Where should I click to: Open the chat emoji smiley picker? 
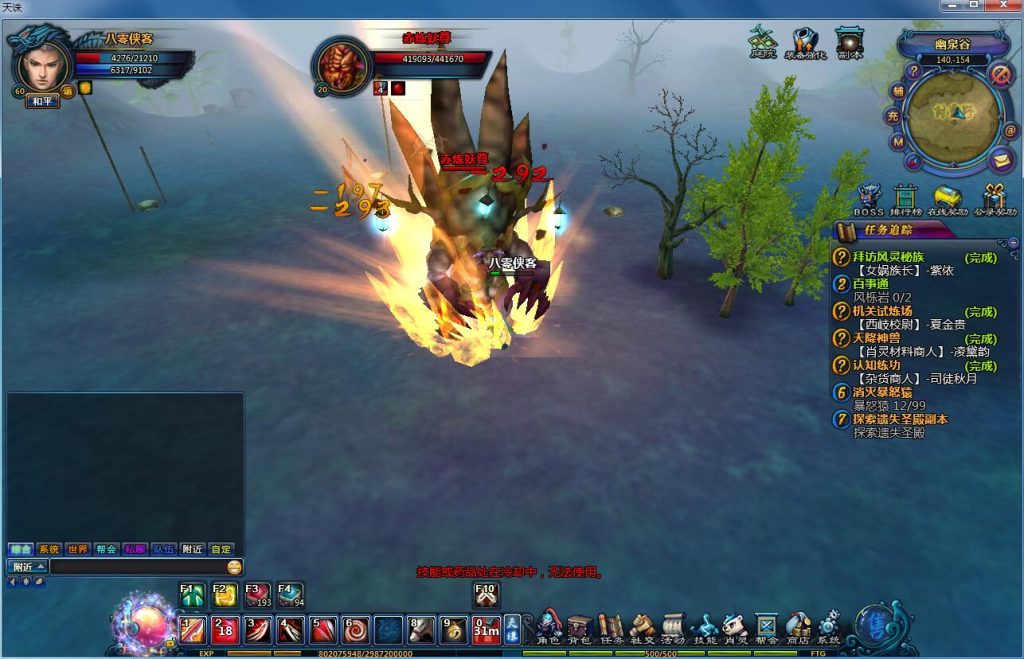234,567
